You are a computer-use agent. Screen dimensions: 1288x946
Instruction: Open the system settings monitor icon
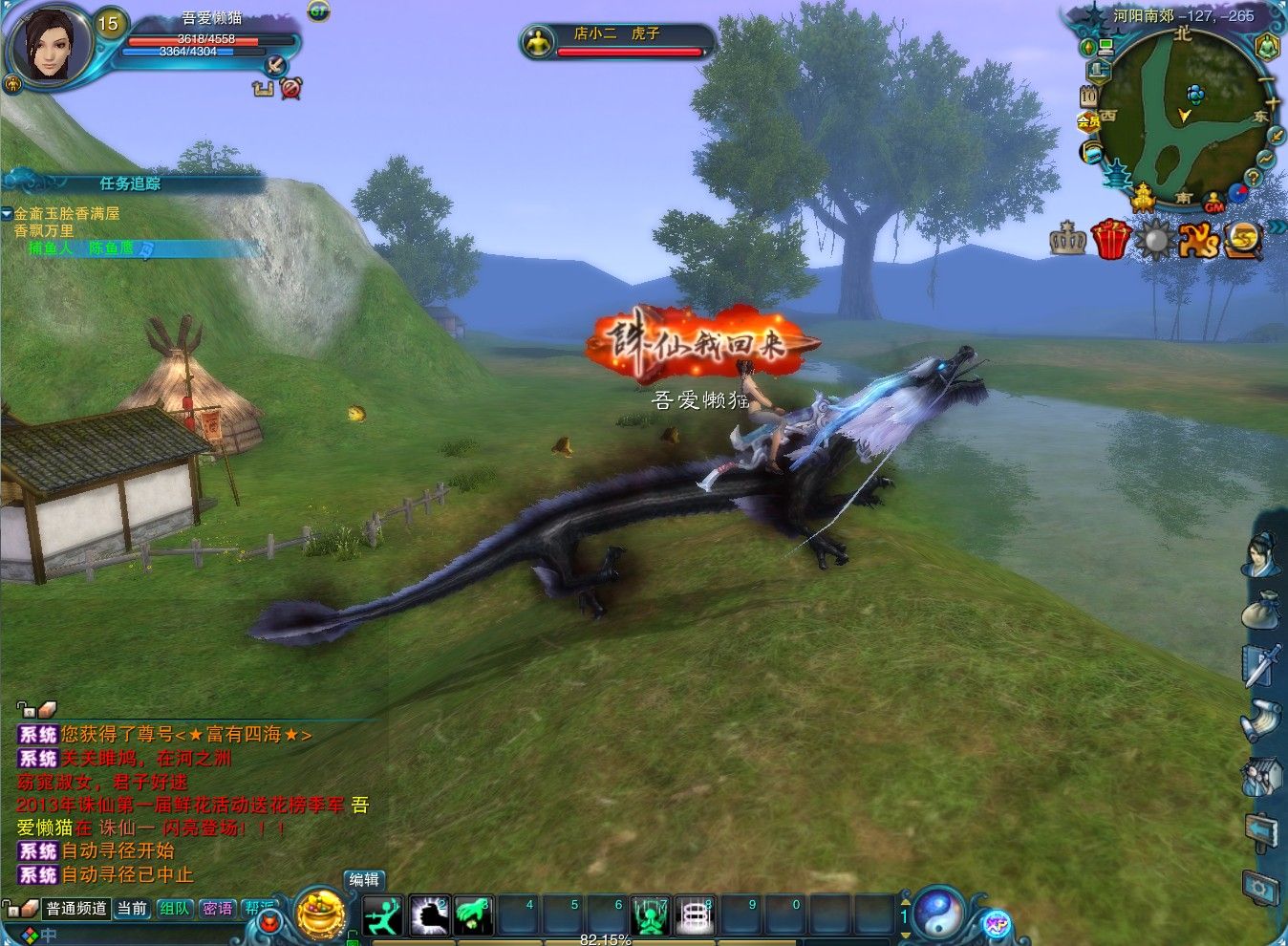pos(1261,888)
